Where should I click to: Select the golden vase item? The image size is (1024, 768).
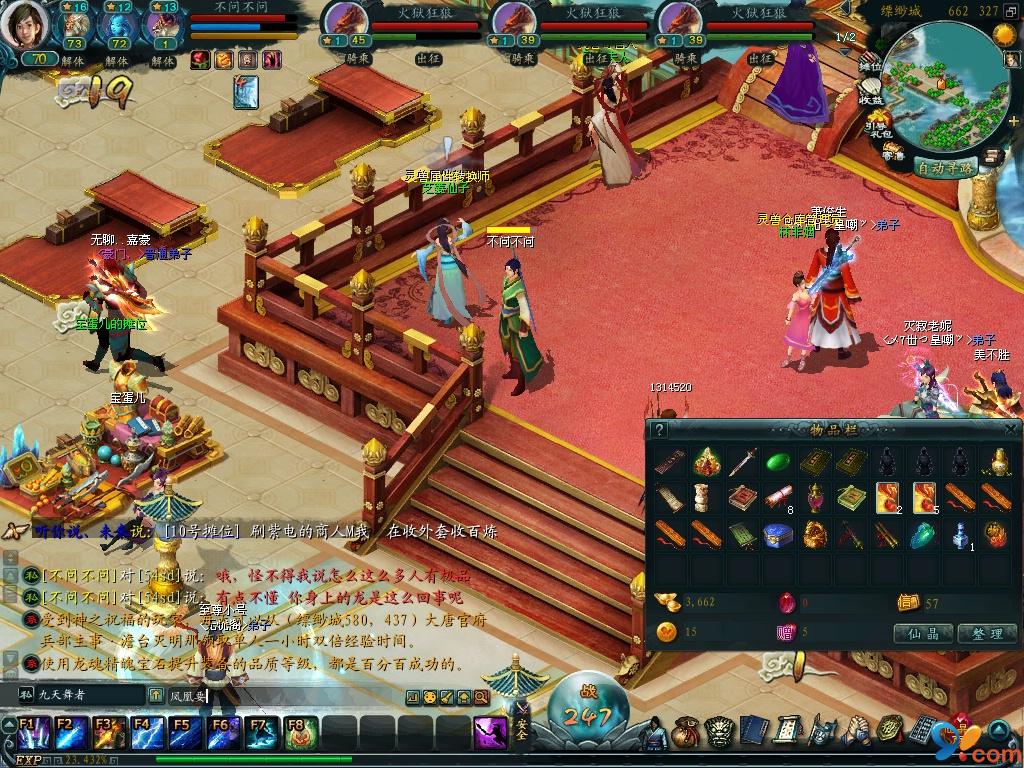(x=997, y=462)
